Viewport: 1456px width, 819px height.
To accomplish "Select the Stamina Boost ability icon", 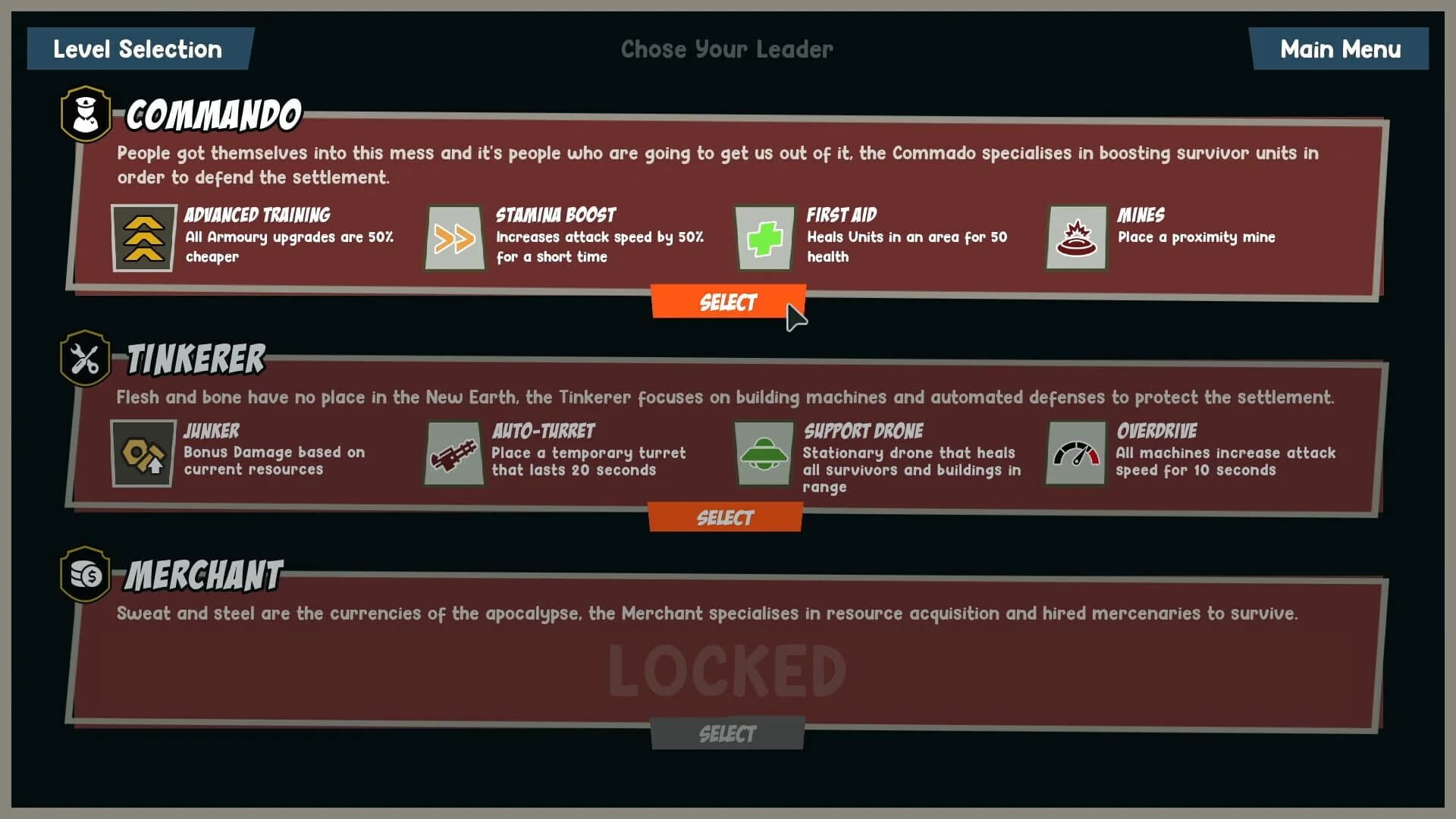I will point(453,239).
